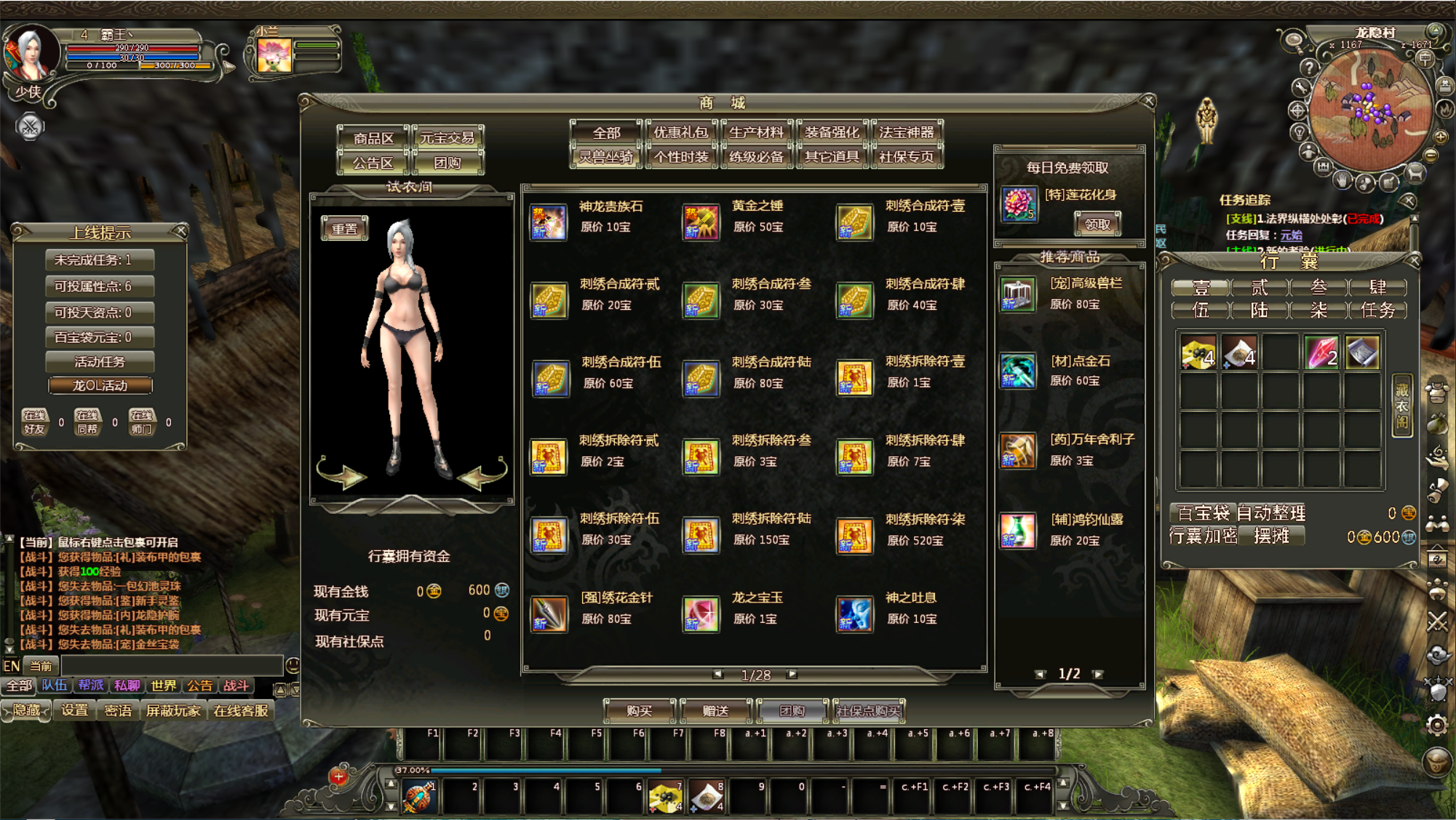The image size is (1456, 820).
Task: Choose the 装备强化 category
Action: coord(832,132)
